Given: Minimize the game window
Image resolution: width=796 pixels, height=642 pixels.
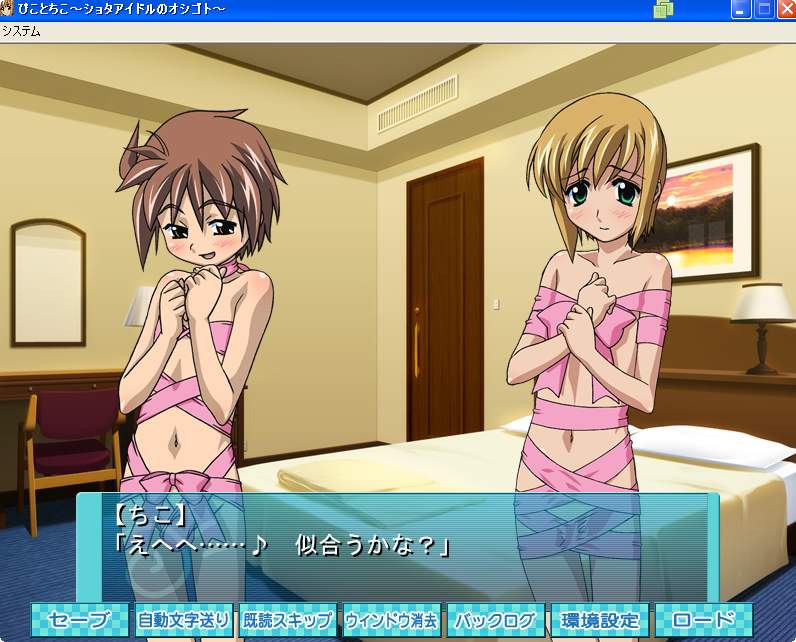Looking at the screenshot, I should [x=741, y=10].
